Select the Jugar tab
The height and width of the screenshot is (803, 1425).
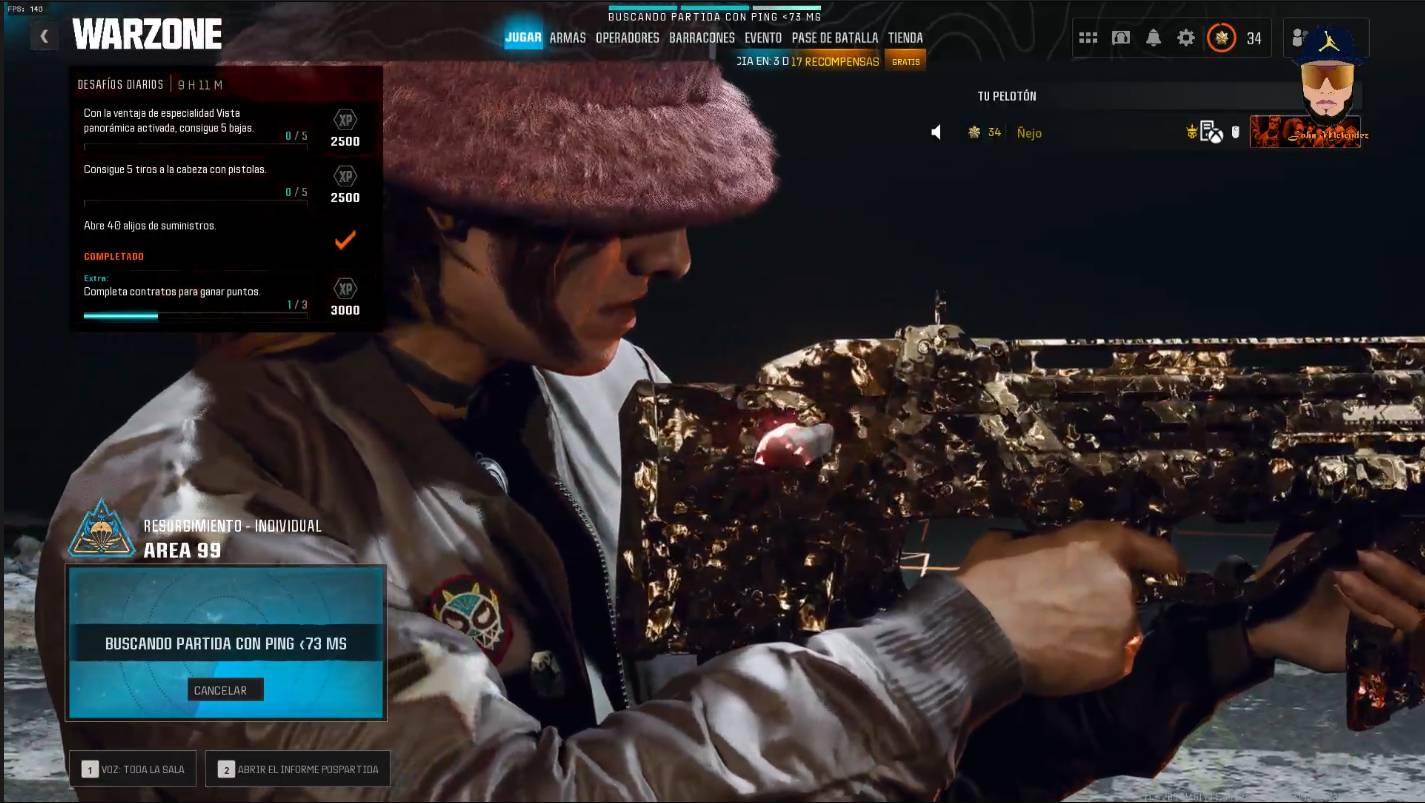523,38
